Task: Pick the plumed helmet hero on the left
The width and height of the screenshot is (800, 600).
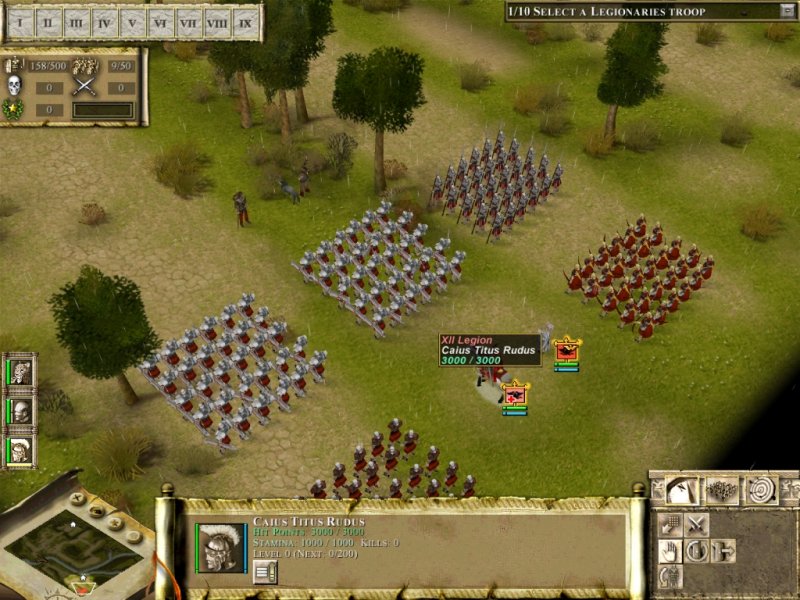Action: [x=21, y=449]
